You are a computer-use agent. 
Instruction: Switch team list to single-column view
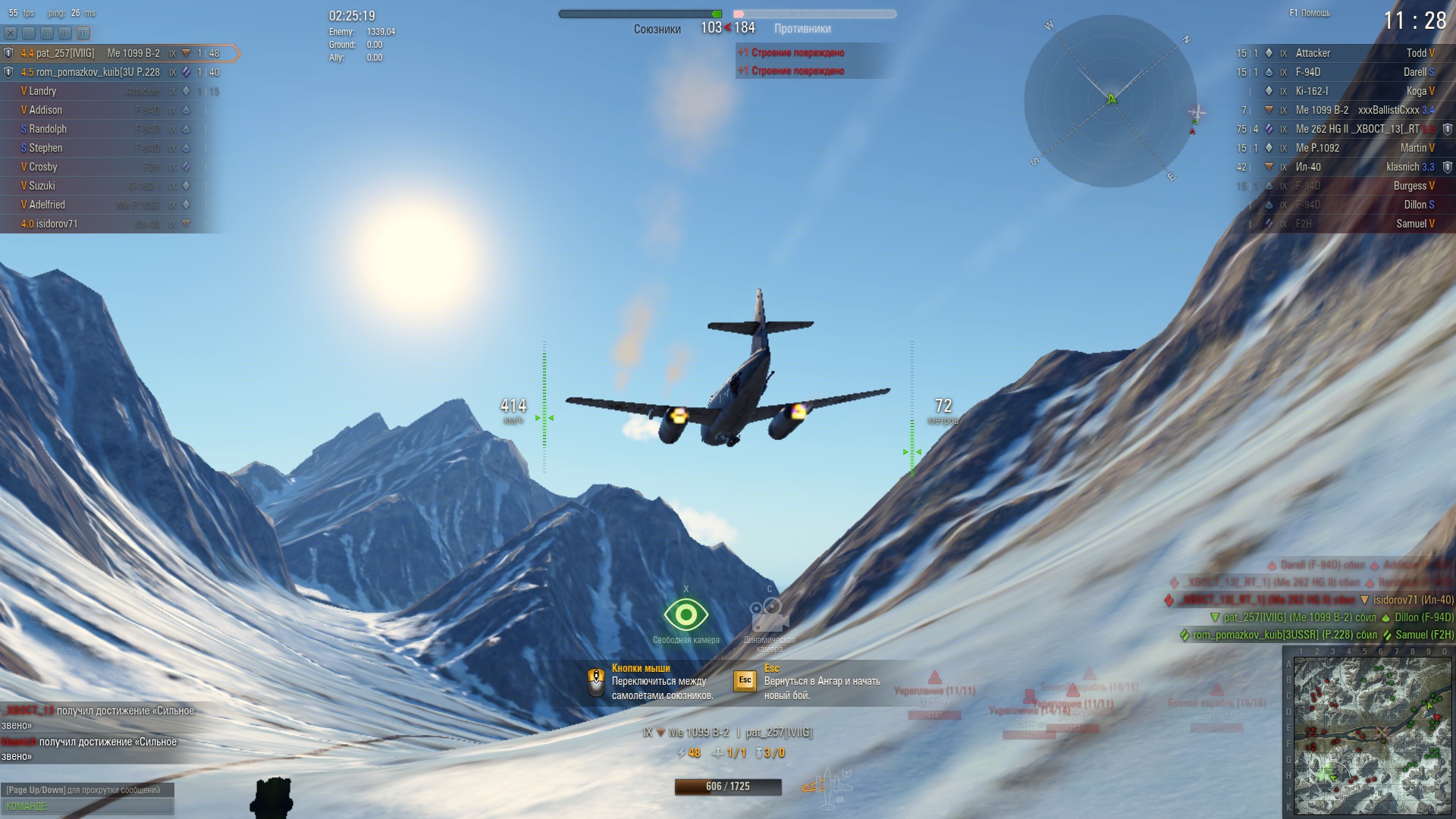coord(29,33)
